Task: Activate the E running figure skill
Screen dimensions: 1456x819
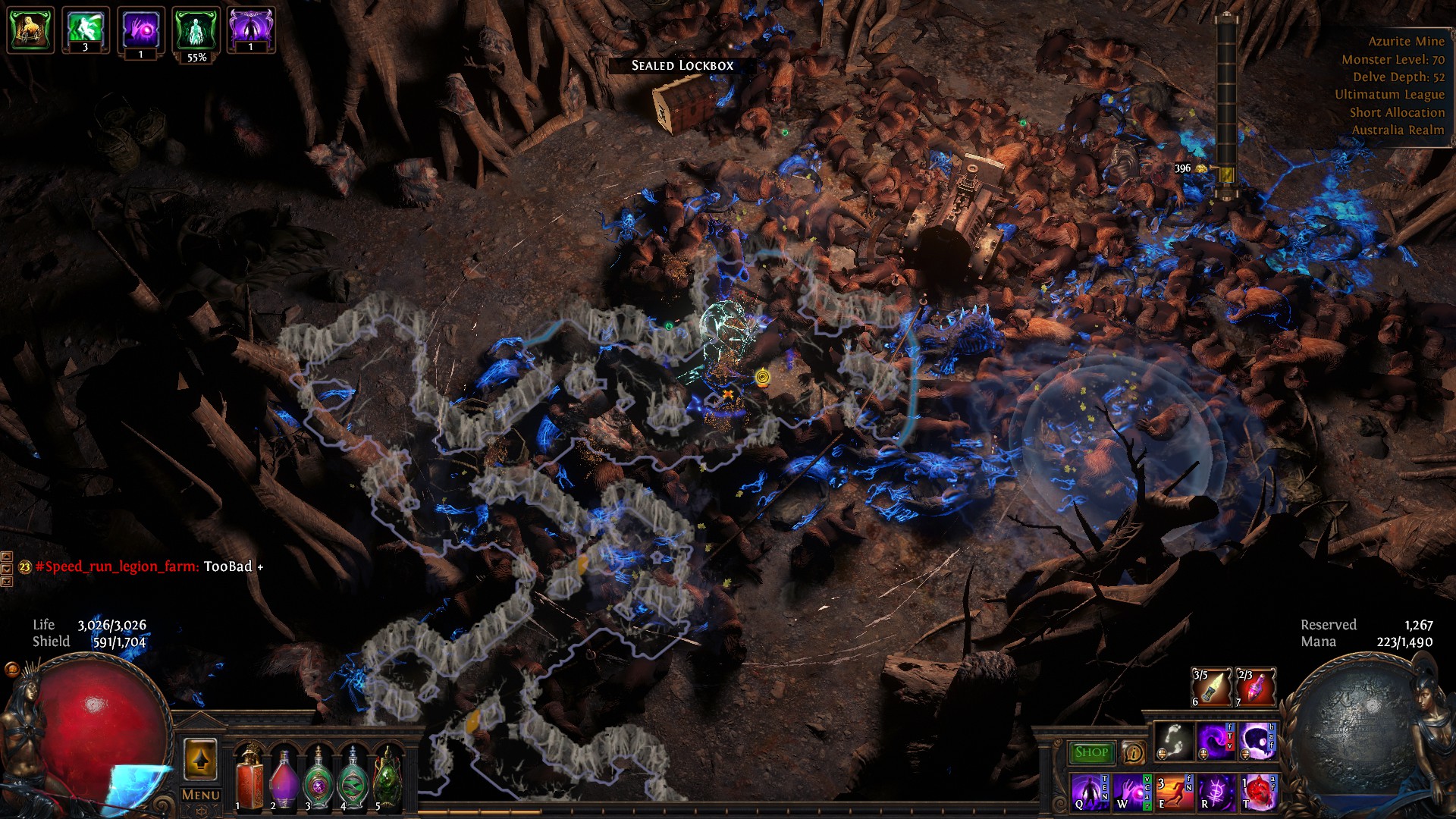Action: (1172, 791)
